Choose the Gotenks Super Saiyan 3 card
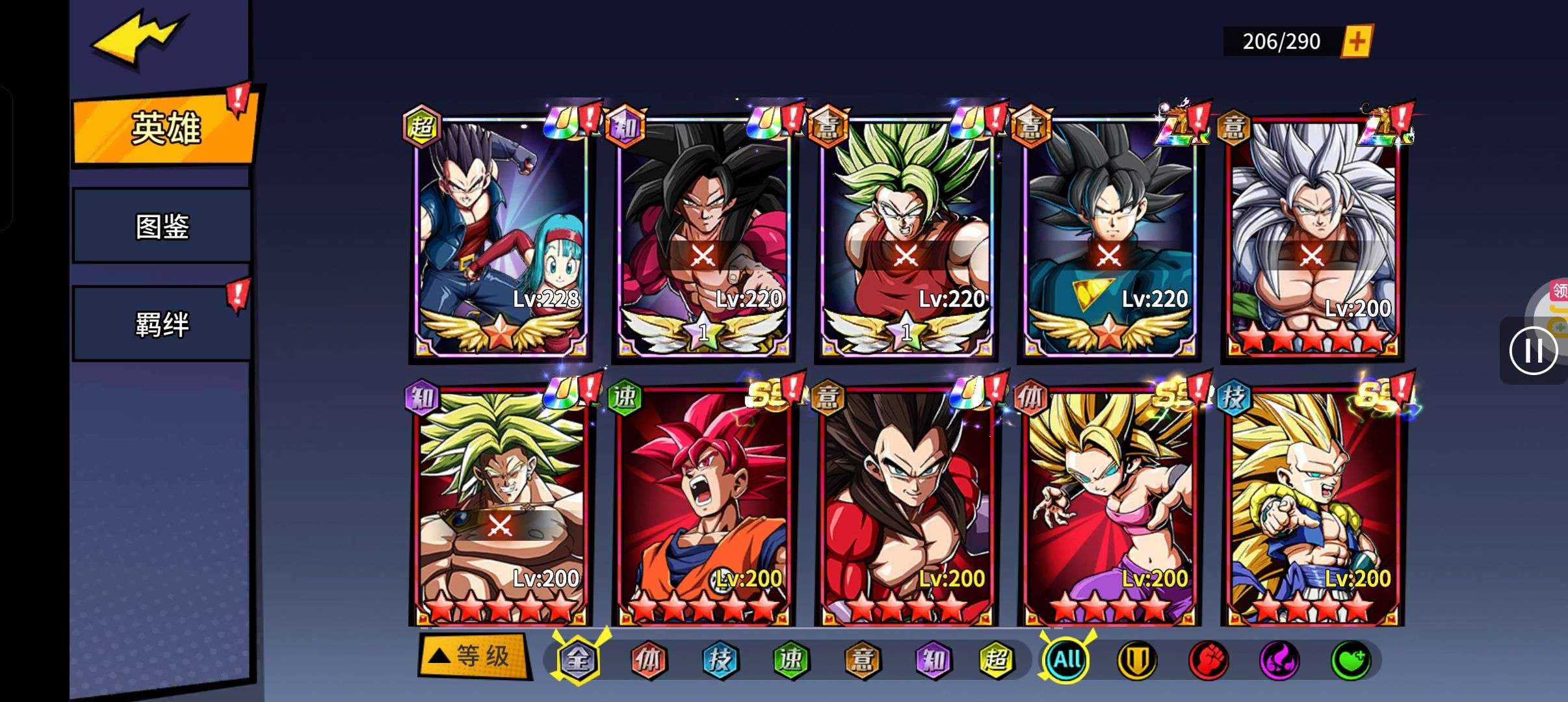This screenshot has height=702, width=1568. (1312, 507)
